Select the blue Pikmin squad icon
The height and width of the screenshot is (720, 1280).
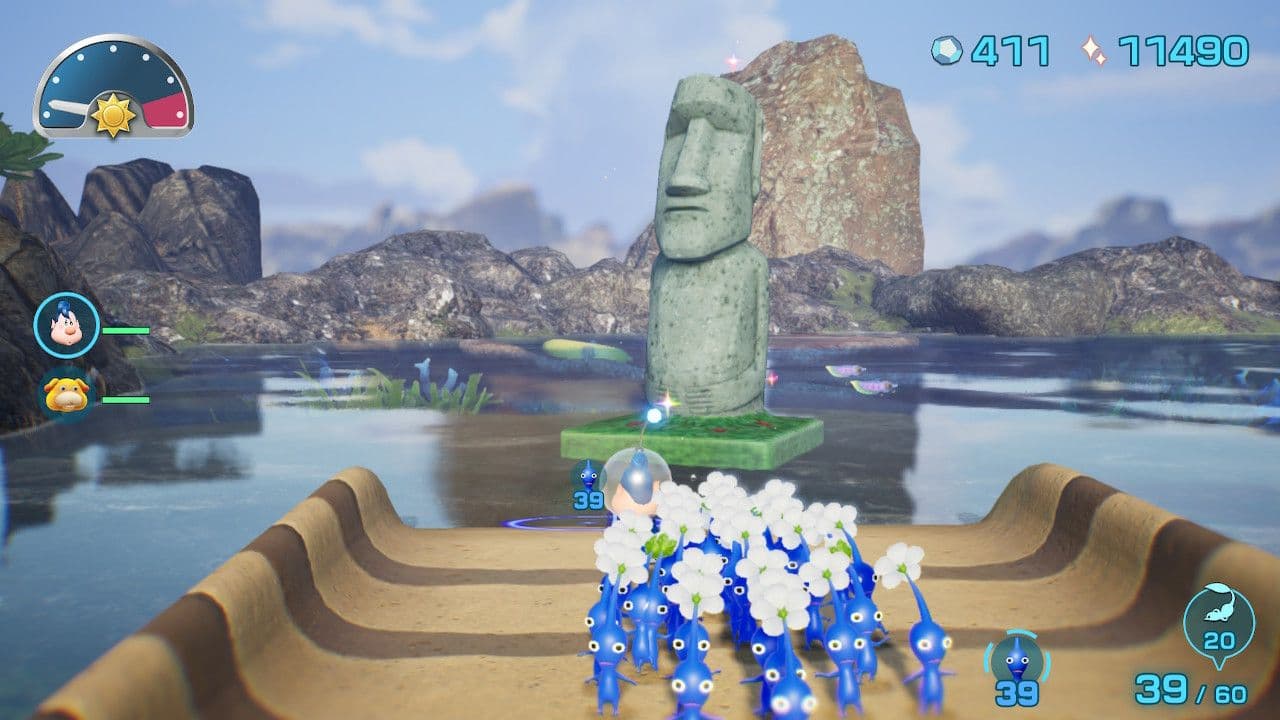[1017, 660]
